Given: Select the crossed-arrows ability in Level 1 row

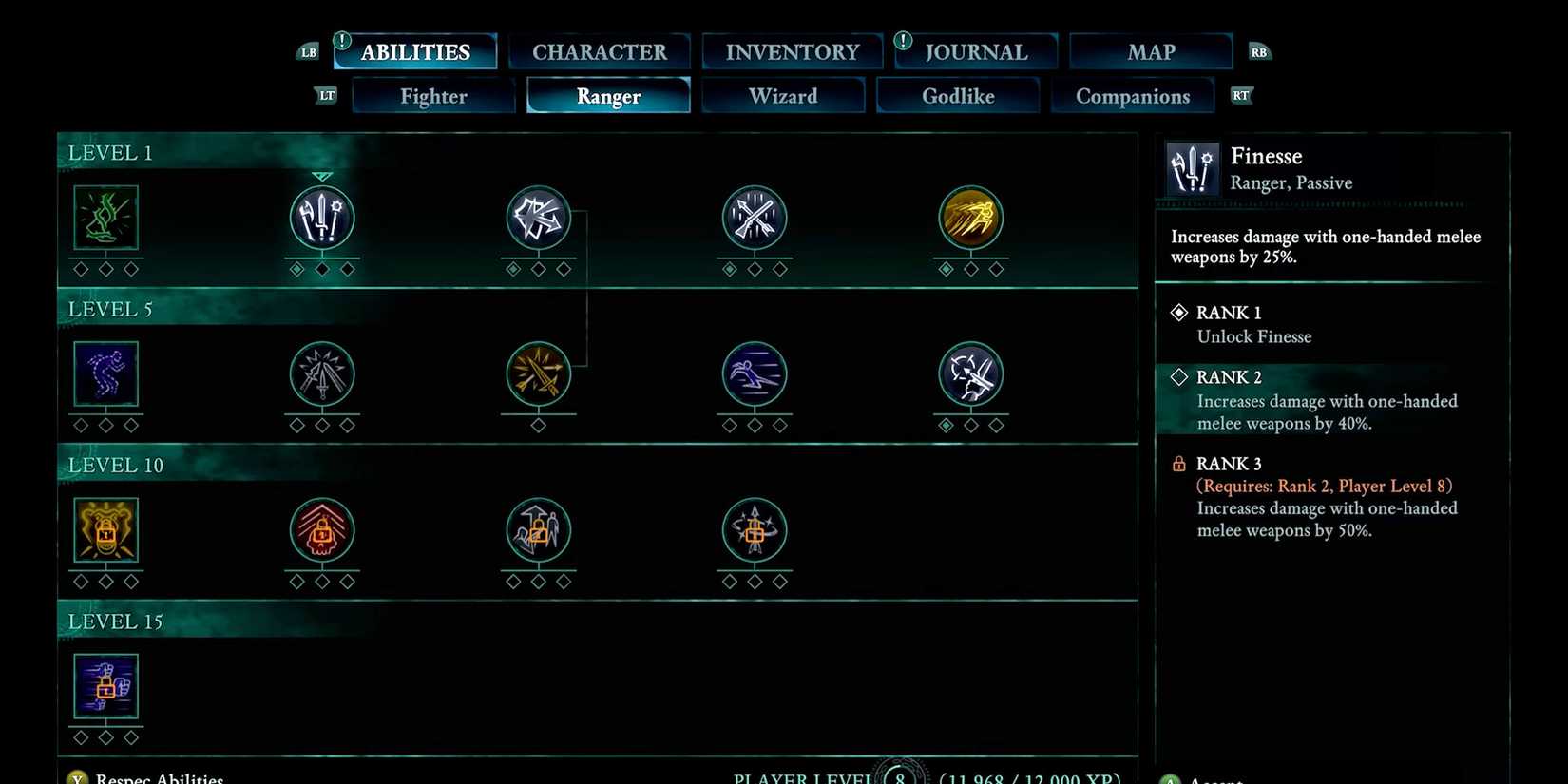Looking at the screenshot, I should pyautogui.click(x=754, y=217).
